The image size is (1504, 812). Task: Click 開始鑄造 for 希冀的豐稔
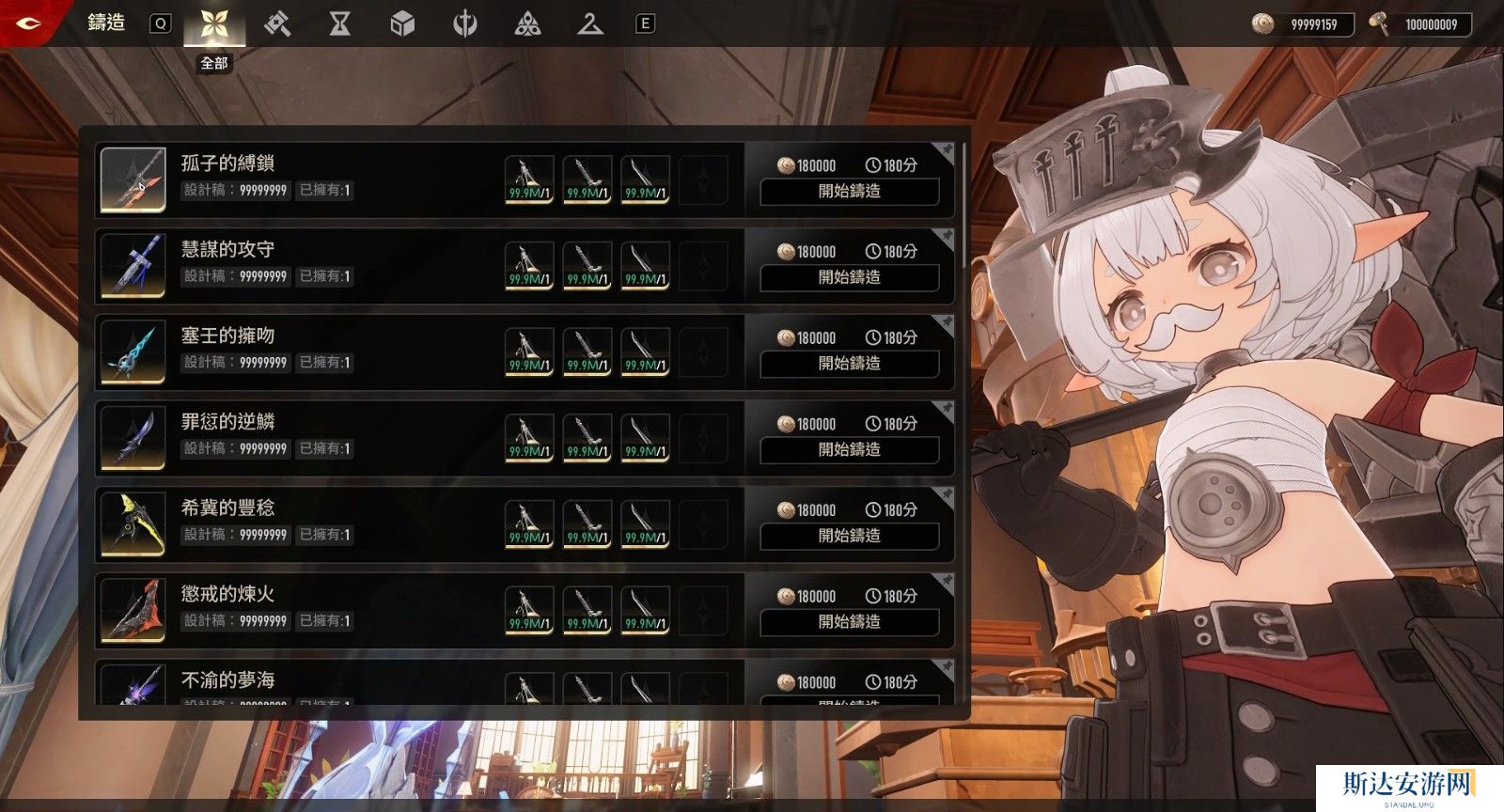849,537
